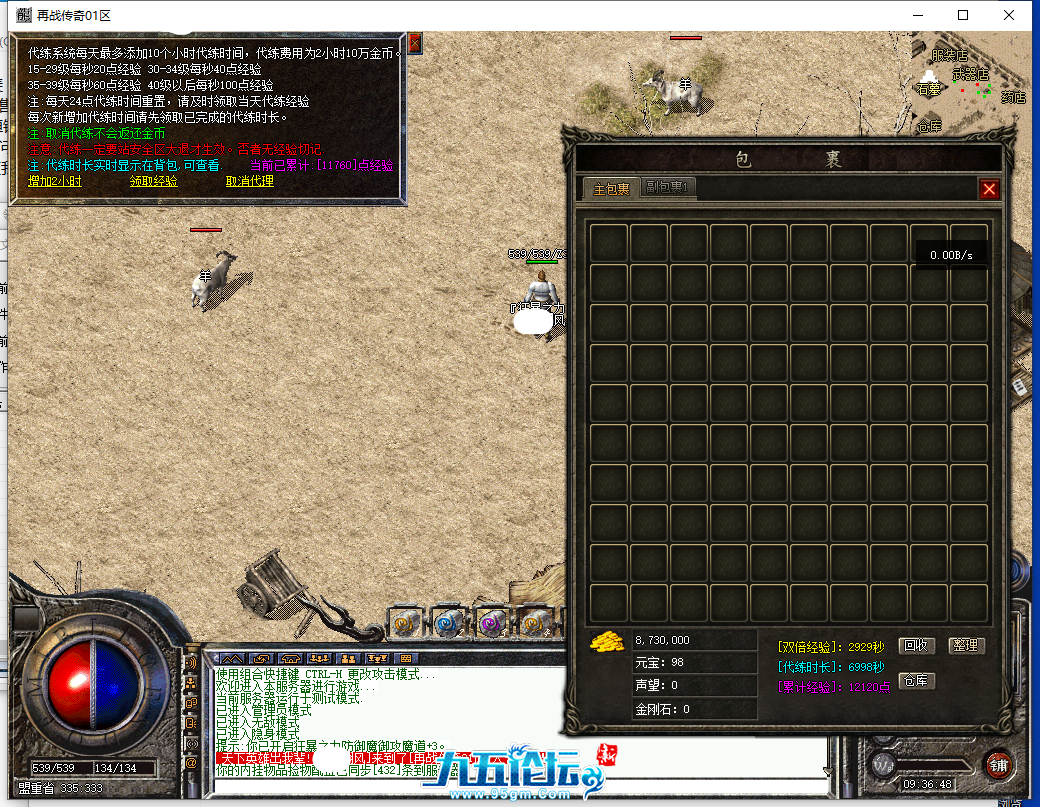This screenshot has height=807, width=1040.
Task: Click the minimap in the corner
Action: pos(965,85)
